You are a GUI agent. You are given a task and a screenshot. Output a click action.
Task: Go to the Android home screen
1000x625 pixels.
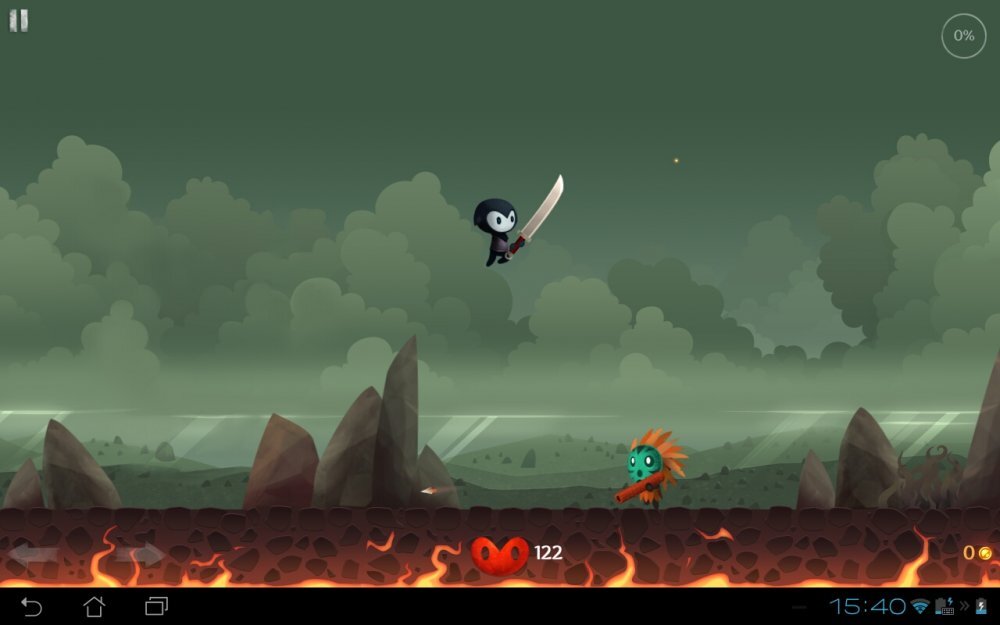coord(94,606)
